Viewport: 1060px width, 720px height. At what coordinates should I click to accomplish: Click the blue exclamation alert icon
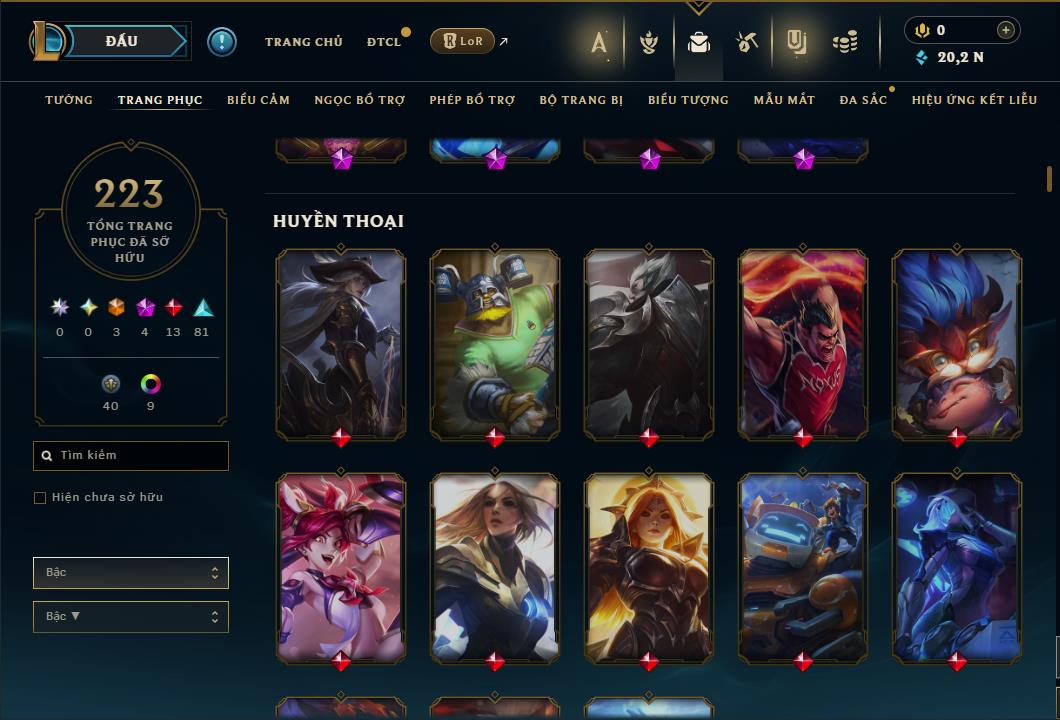click(x=222, y=42)
